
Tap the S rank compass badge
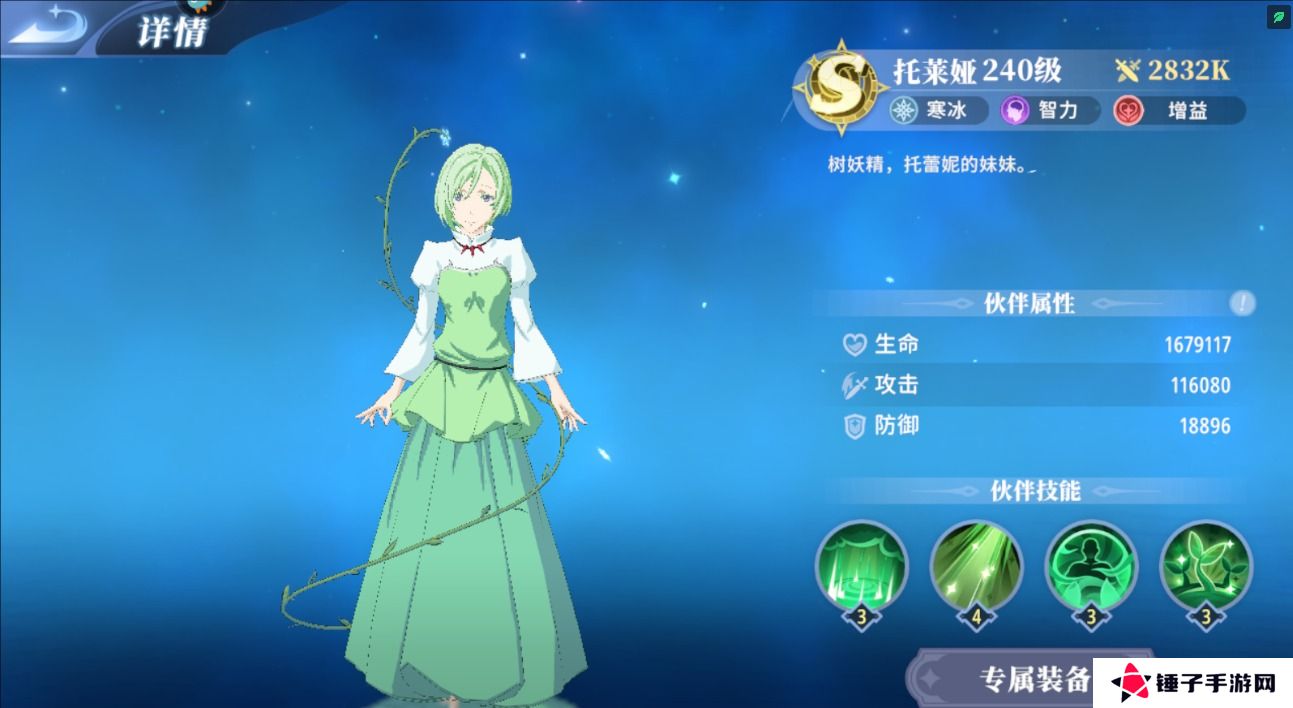[x=840, y=88]
